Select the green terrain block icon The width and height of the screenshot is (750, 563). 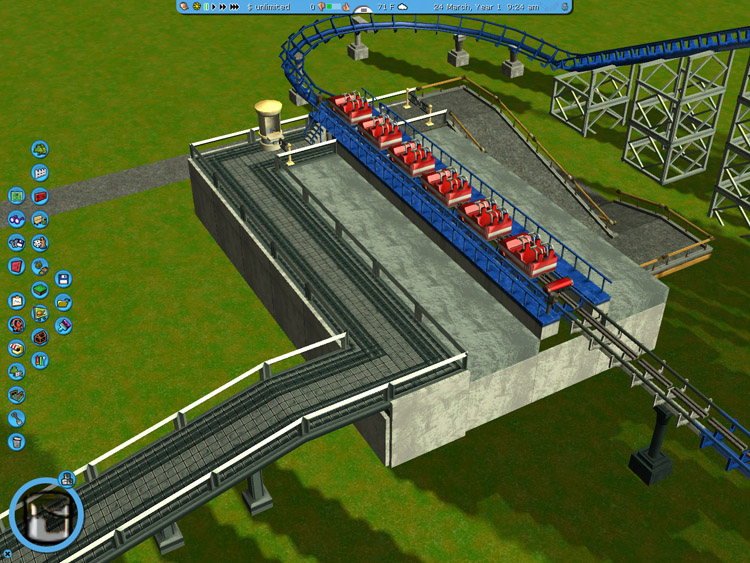point(40,290)
